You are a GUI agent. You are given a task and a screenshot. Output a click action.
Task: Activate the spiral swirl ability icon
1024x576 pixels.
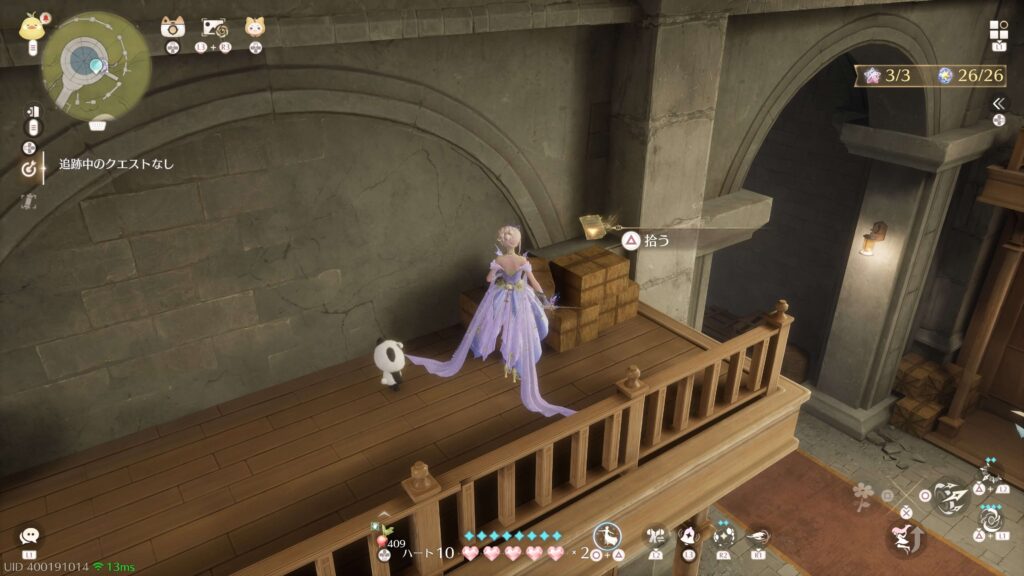(x=991, y=520)
